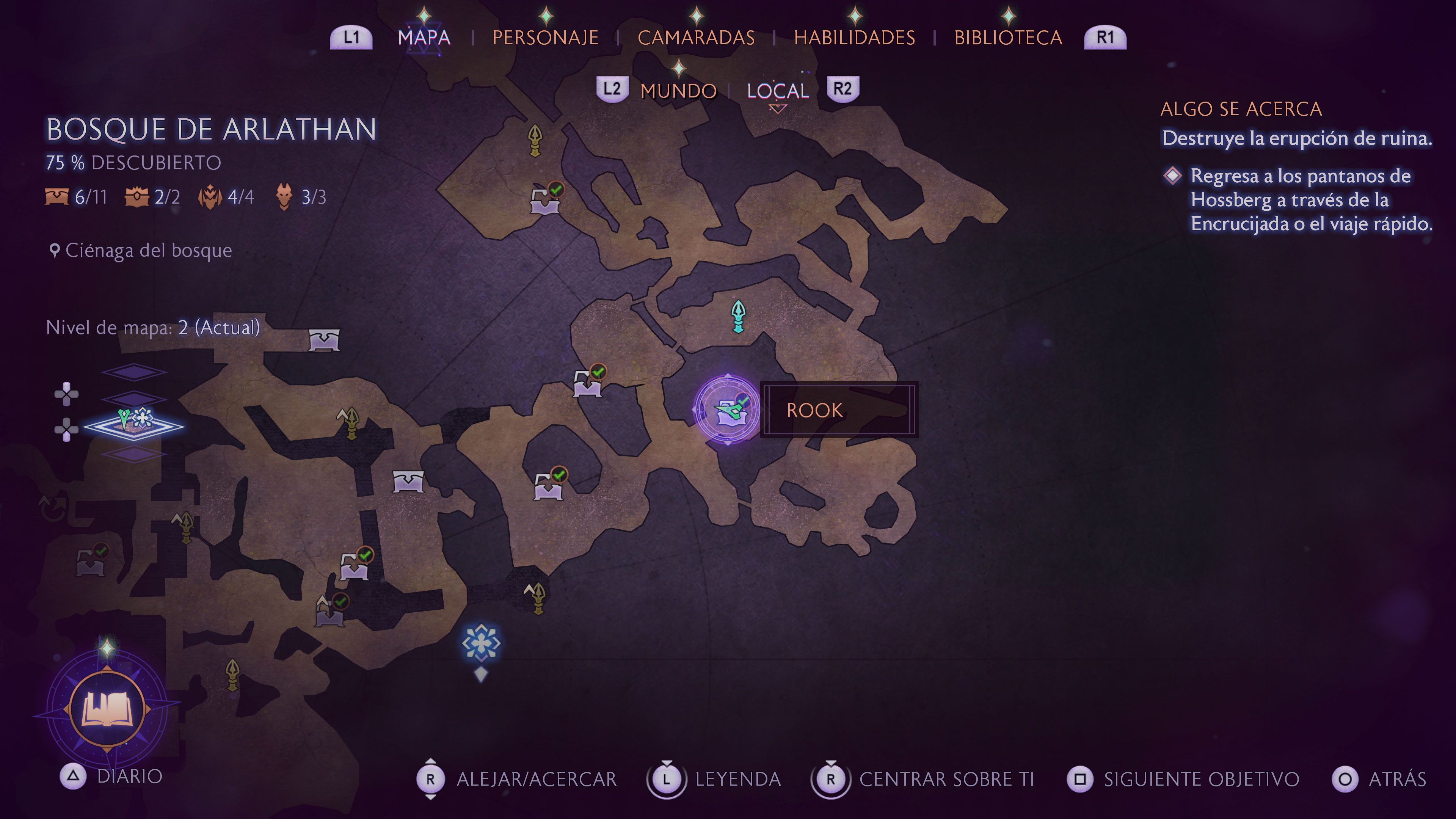
Task: Click the 75% DESCUBIERTO progress label
Action: (133, 163)
